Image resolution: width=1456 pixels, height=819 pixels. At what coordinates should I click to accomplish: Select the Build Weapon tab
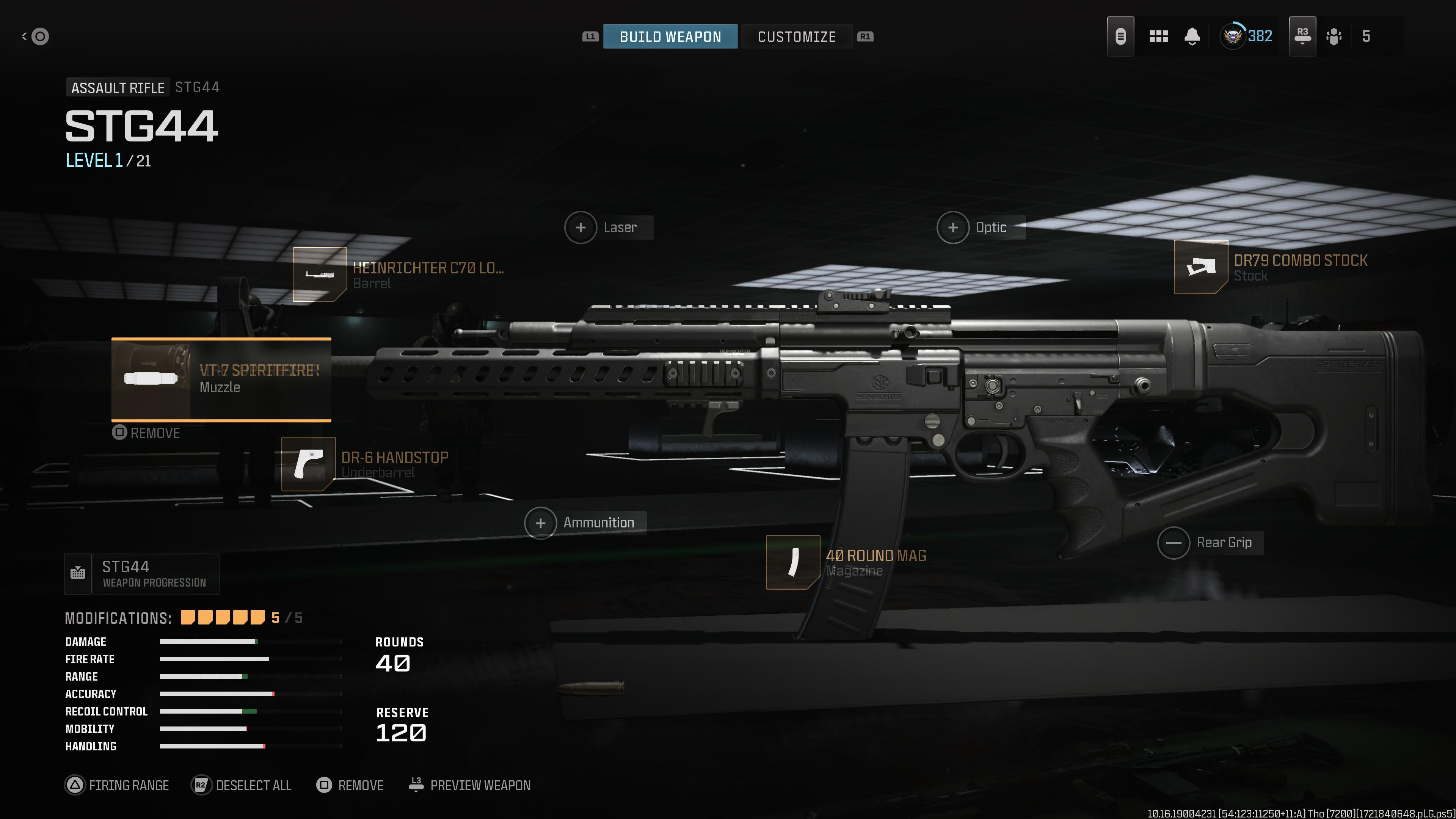point(670,36)
